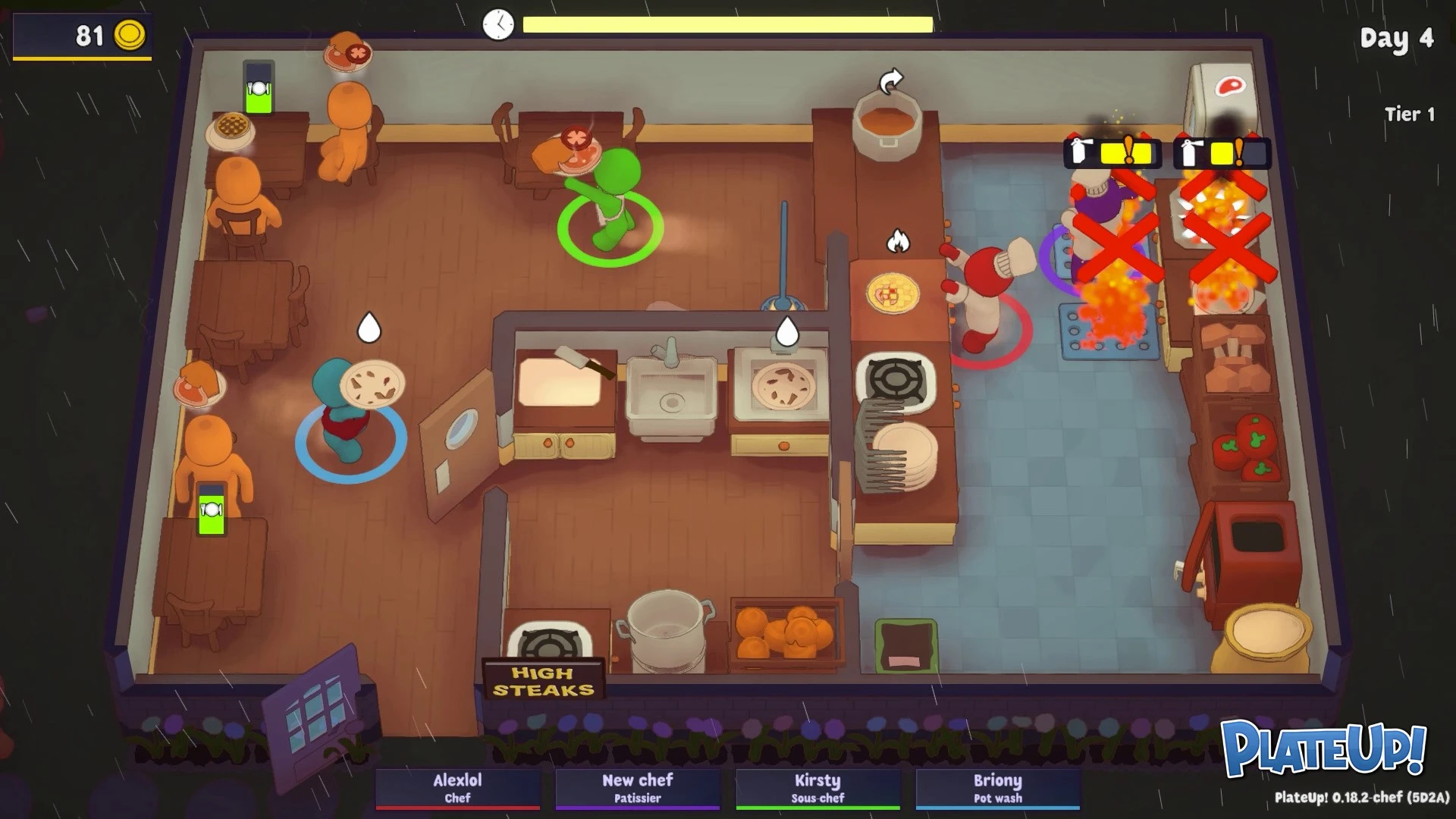The height and width of the screenshot is (819, 1456).
Task: Select the New chef Patissier panel
Action: pyautogui.click(x=637, y=789)
